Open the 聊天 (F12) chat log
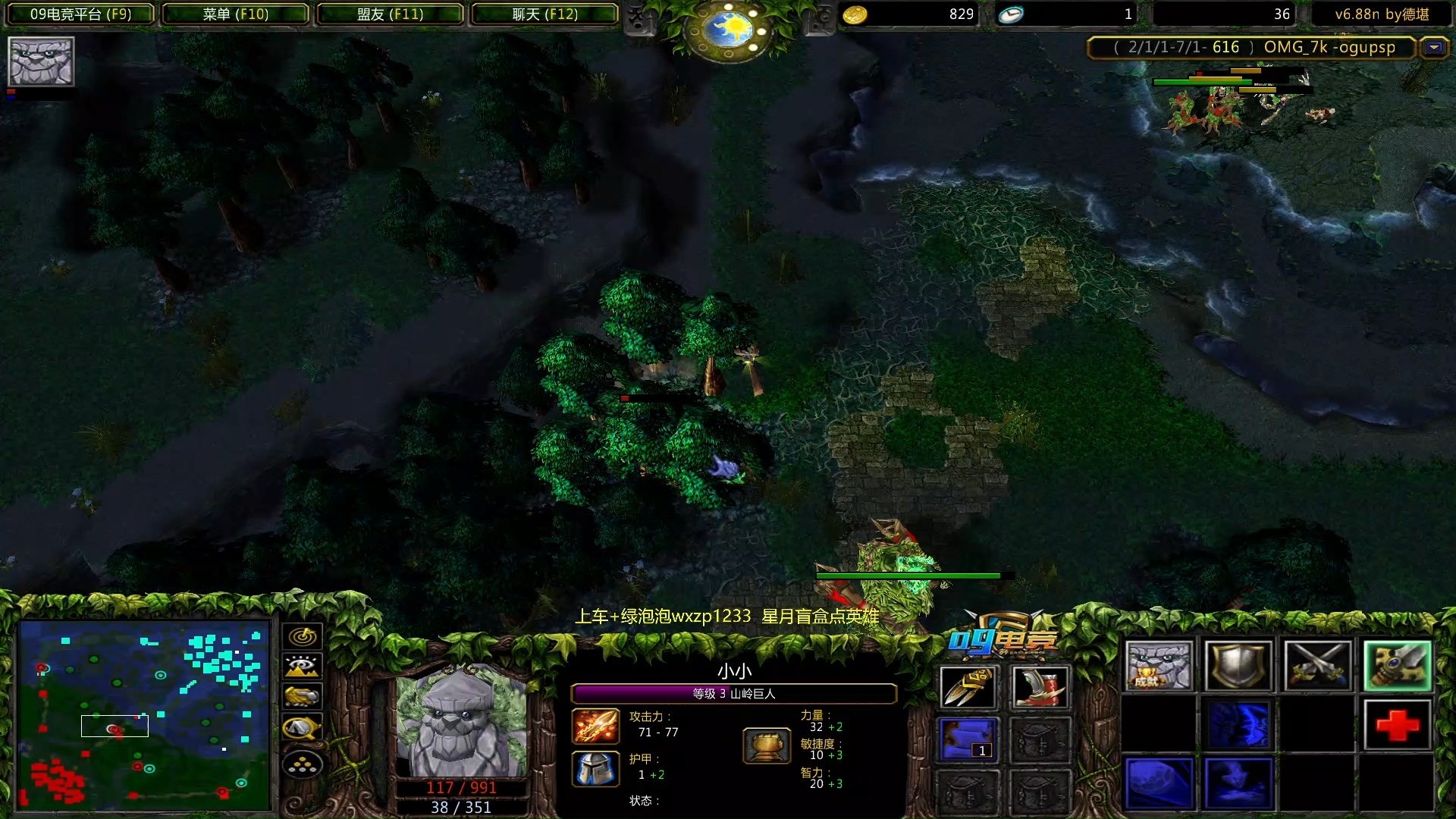This screenshot has width=1456, height=819. (x=544, y=14)
